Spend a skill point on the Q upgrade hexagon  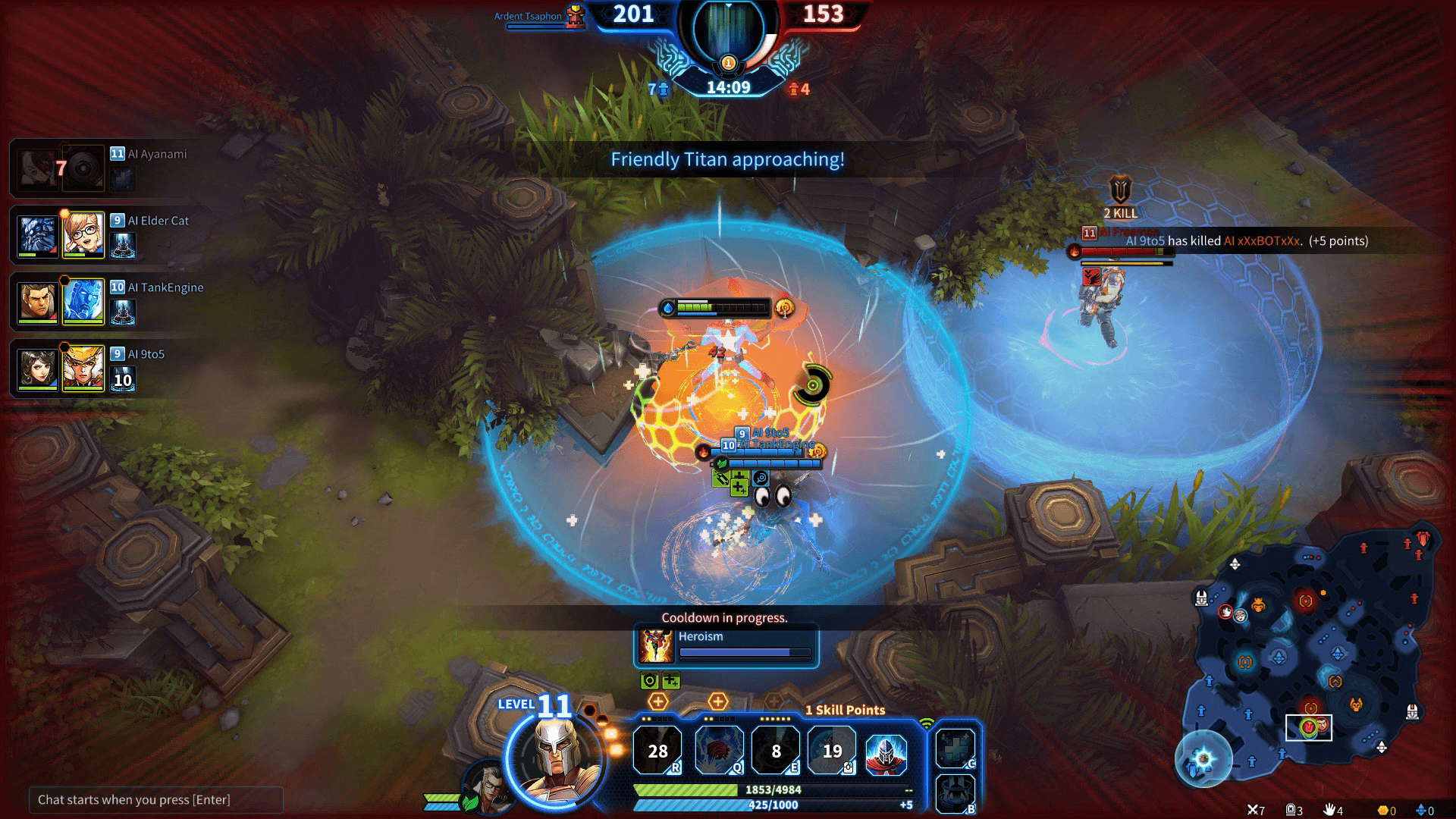[717, 701]
